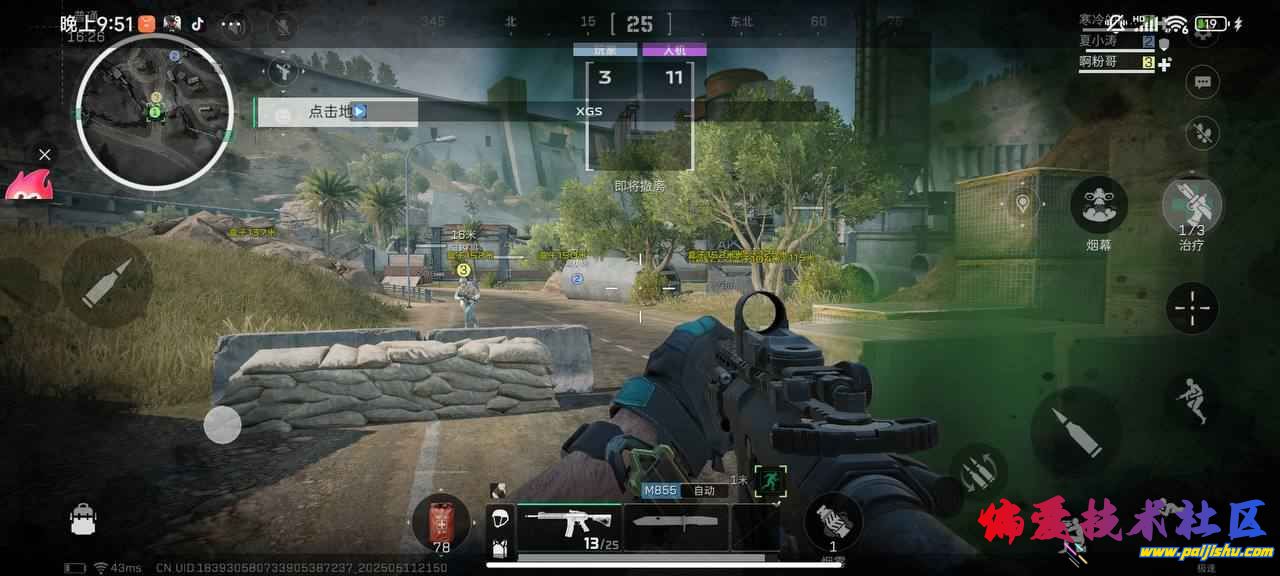Viewport: 1280px width, 576px height.
Task: Open the chat bubble button
Action: [x=1202, y=82]
